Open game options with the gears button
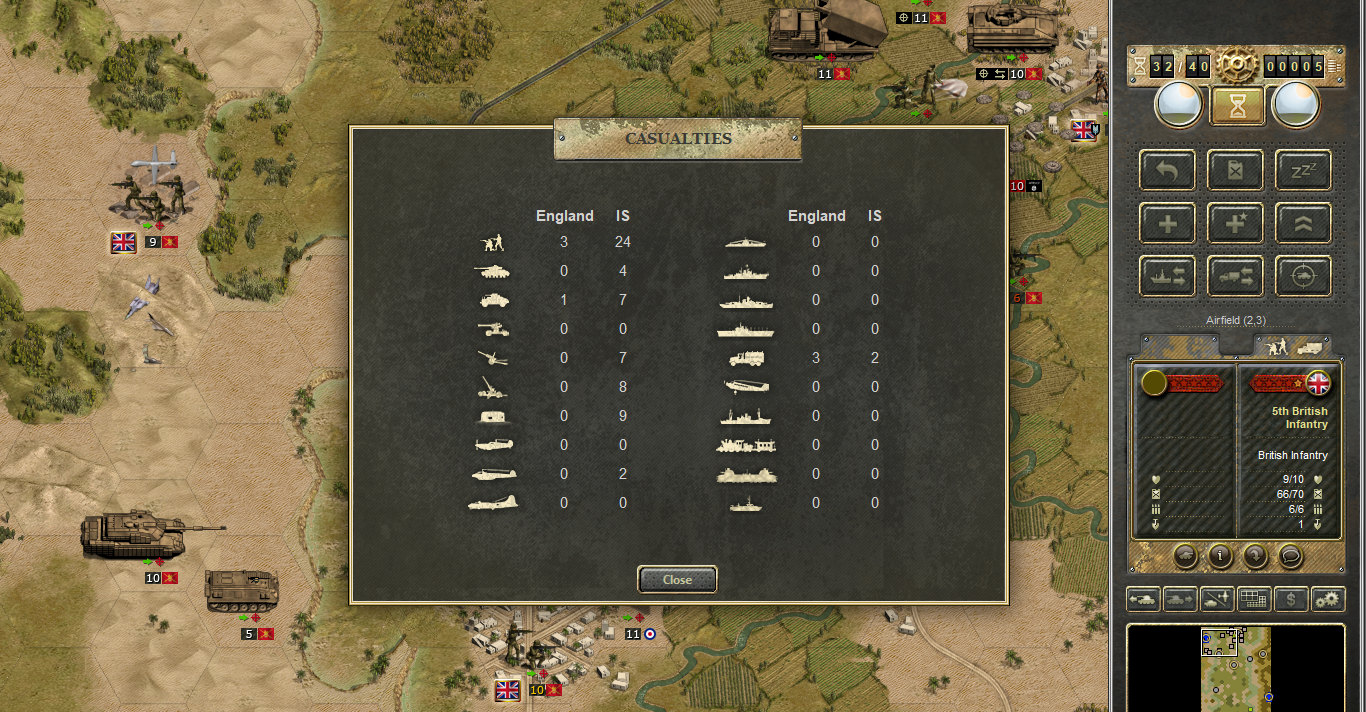 point(1327,599)
